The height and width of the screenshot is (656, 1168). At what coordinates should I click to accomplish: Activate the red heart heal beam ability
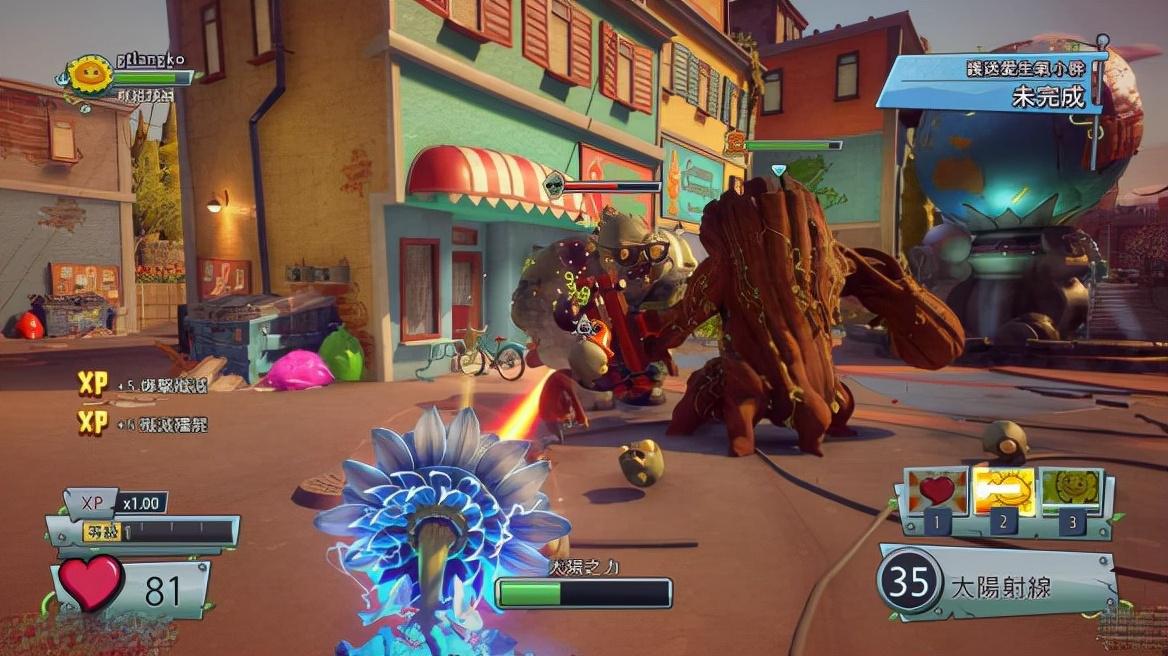pos(937,492)
